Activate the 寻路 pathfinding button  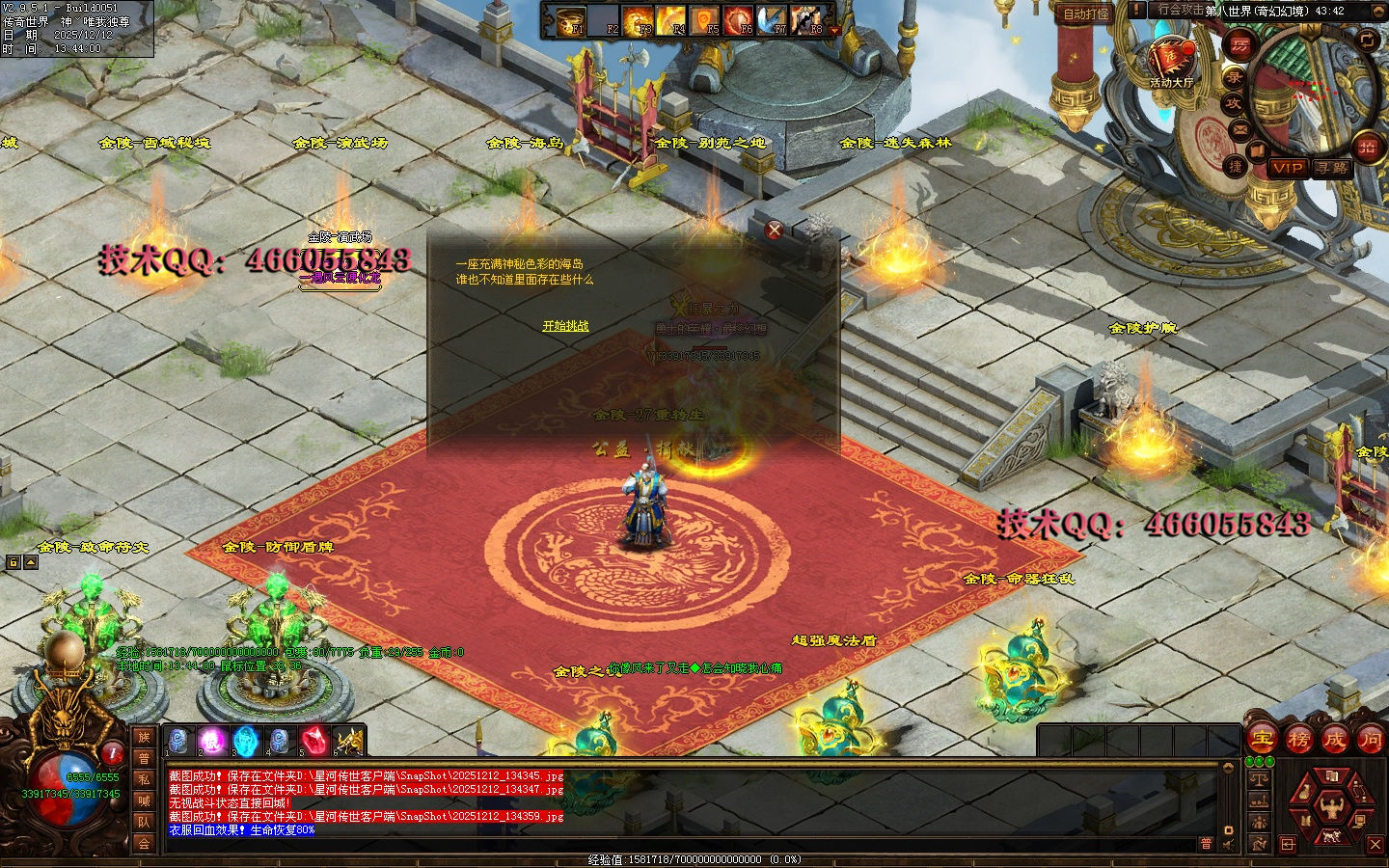1332,168
